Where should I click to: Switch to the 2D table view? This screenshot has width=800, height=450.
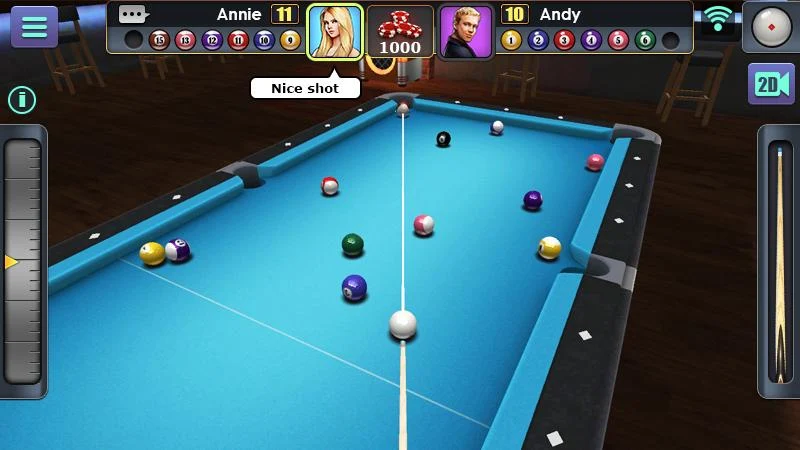point(771,84)
